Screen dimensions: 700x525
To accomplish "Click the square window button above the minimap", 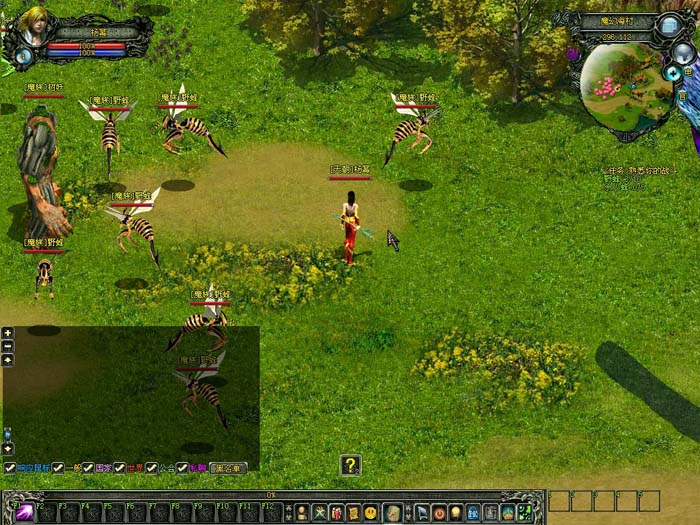I will (x=669, y=26).
